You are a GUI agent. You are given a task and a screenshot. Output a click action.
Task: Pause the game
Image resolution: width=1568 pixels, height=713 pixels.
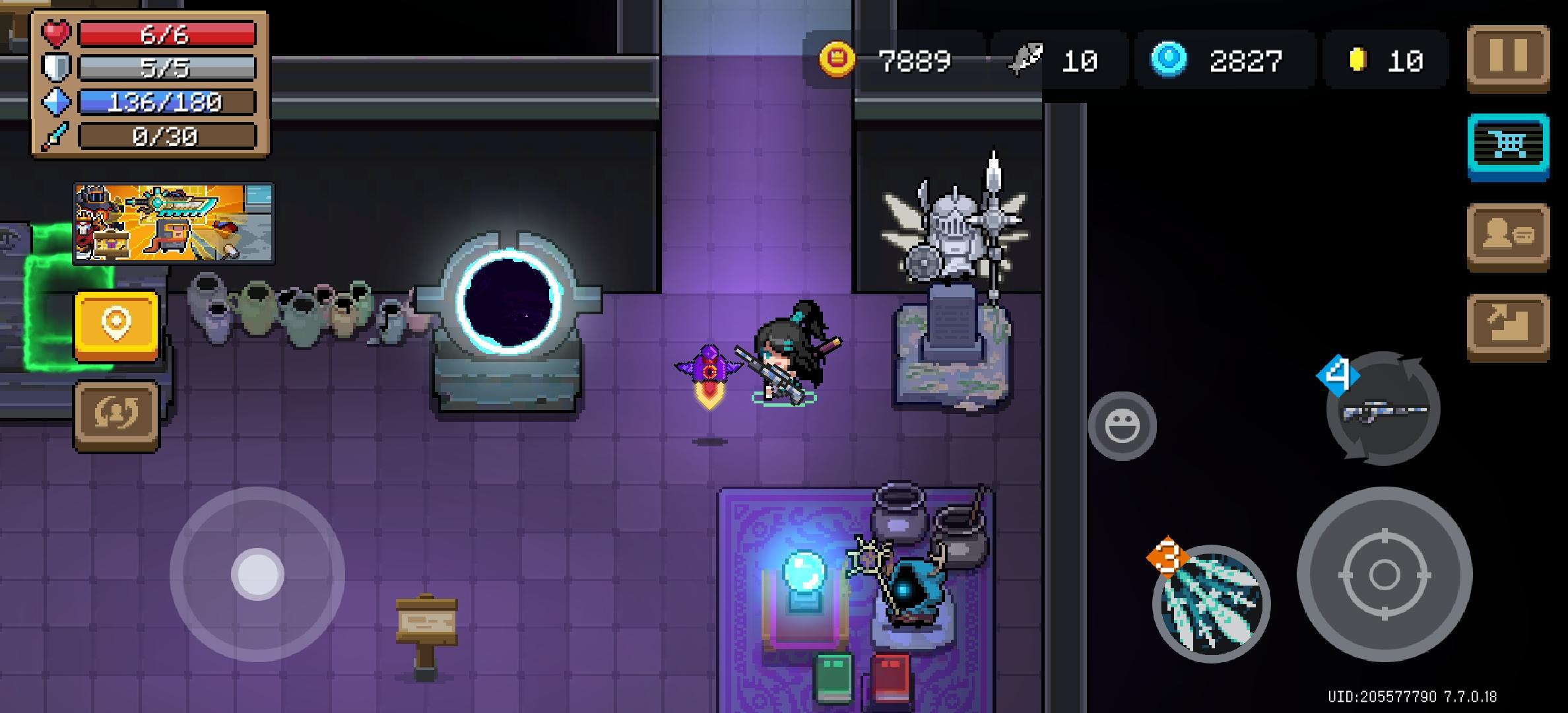[1510, 55]
